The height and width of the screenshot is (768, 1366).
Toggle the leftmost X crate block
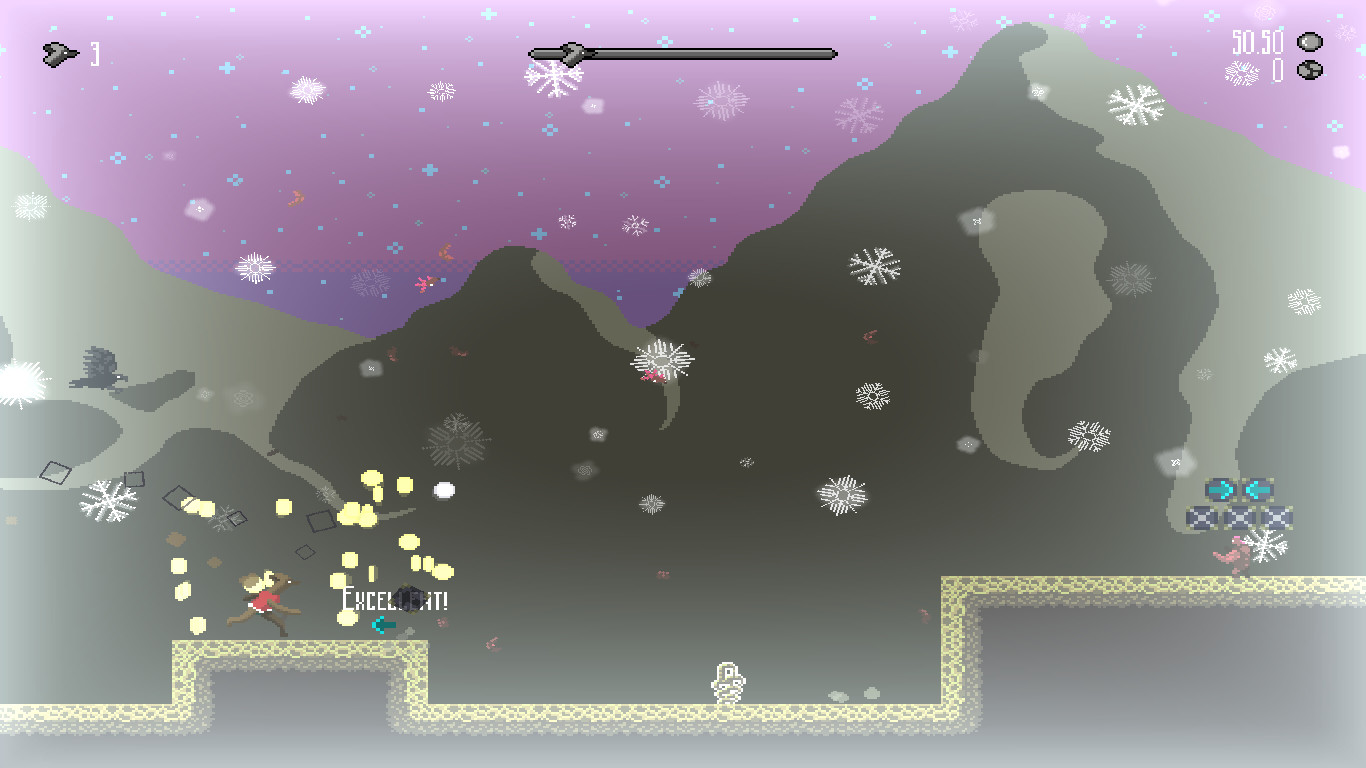1201,517
